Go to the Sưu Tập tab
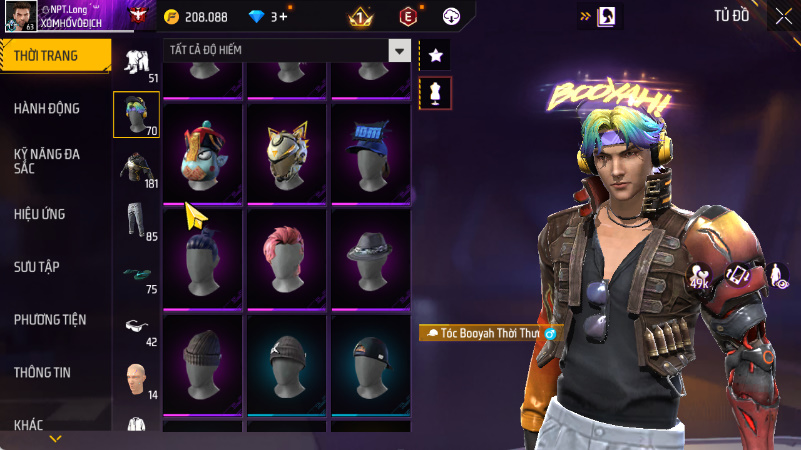801x450 pixels. click(x=36, y=266)
